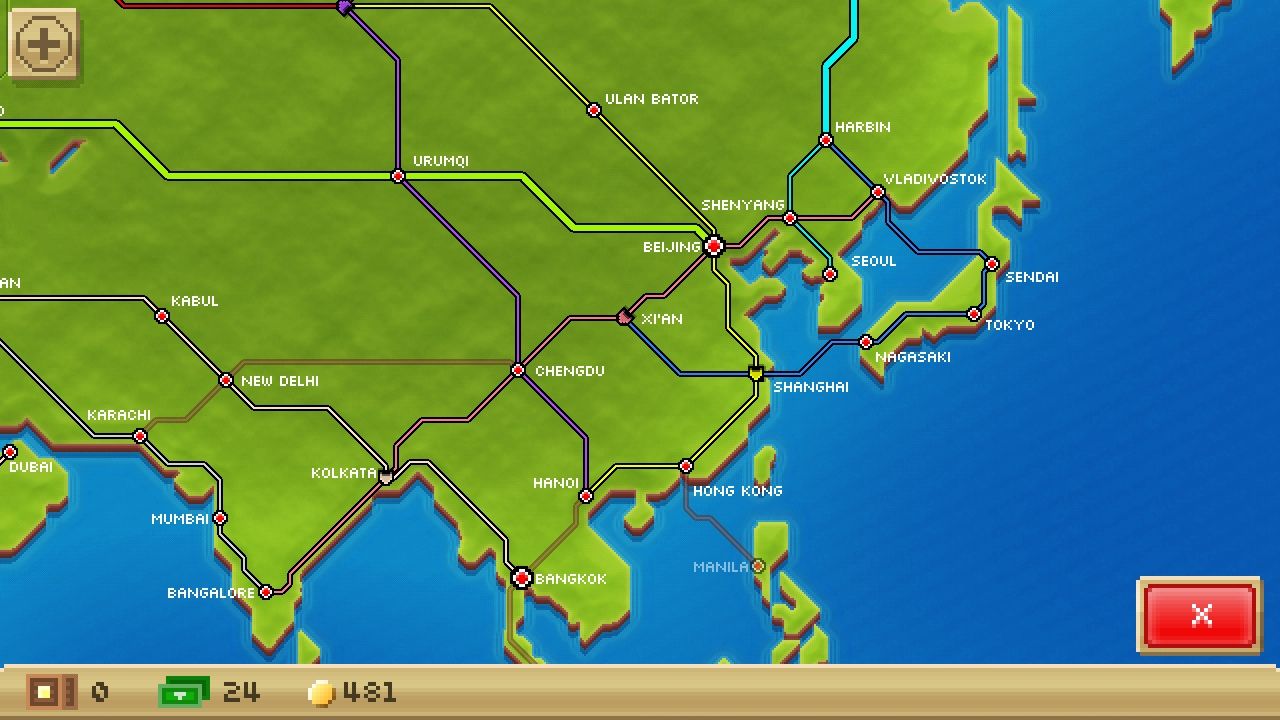Select the Xi'an station marker
The height and width of the screenshot is (720, 1280).
(624, 316)
